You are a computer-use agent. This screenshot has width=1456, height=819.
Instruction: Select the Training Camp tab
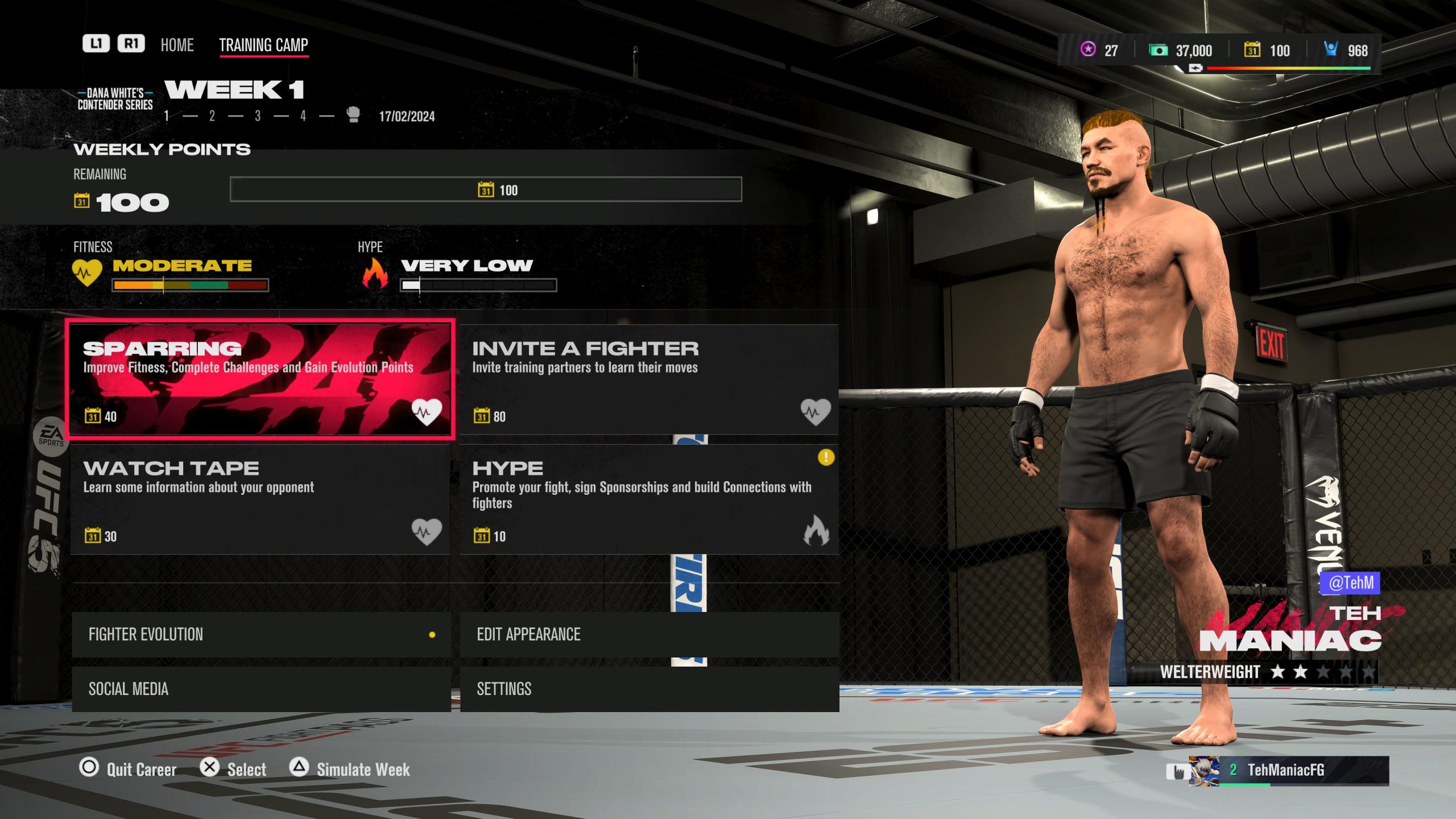point(263,45)
